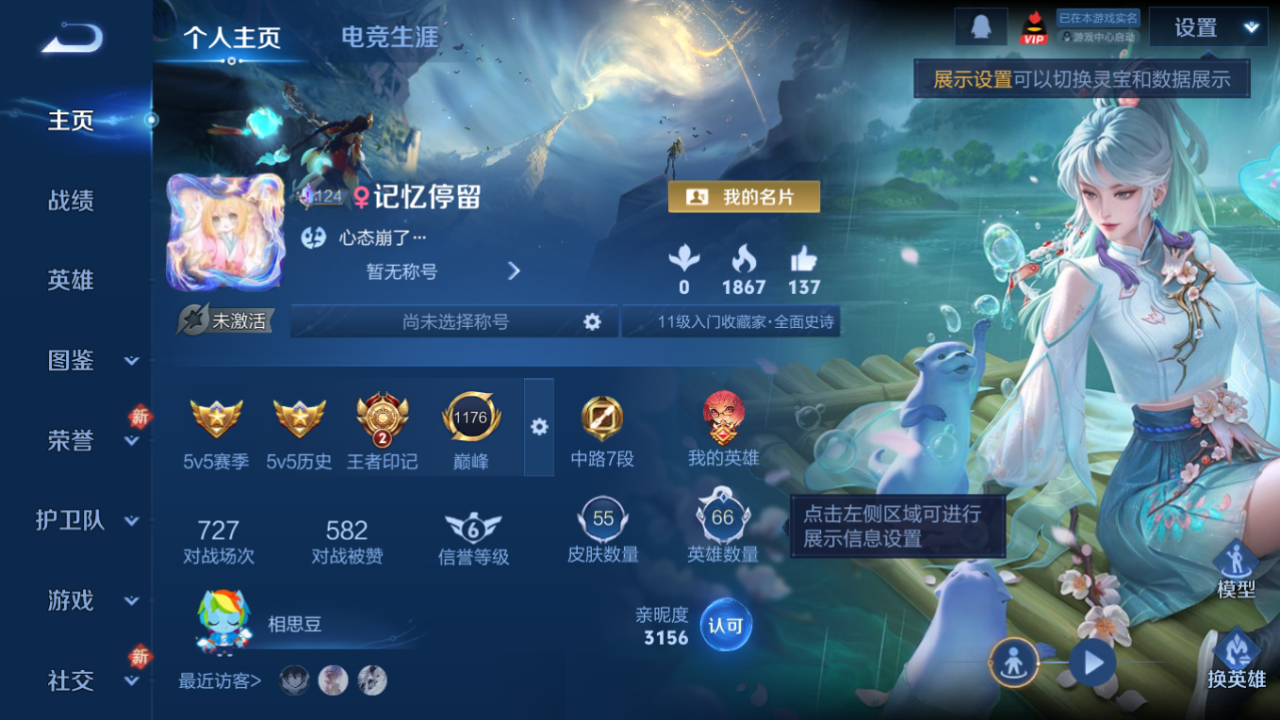The height and width of the screenshot is (720, 1280).
Task: Open 我的名片 name card
Action: tap(745, 197)
